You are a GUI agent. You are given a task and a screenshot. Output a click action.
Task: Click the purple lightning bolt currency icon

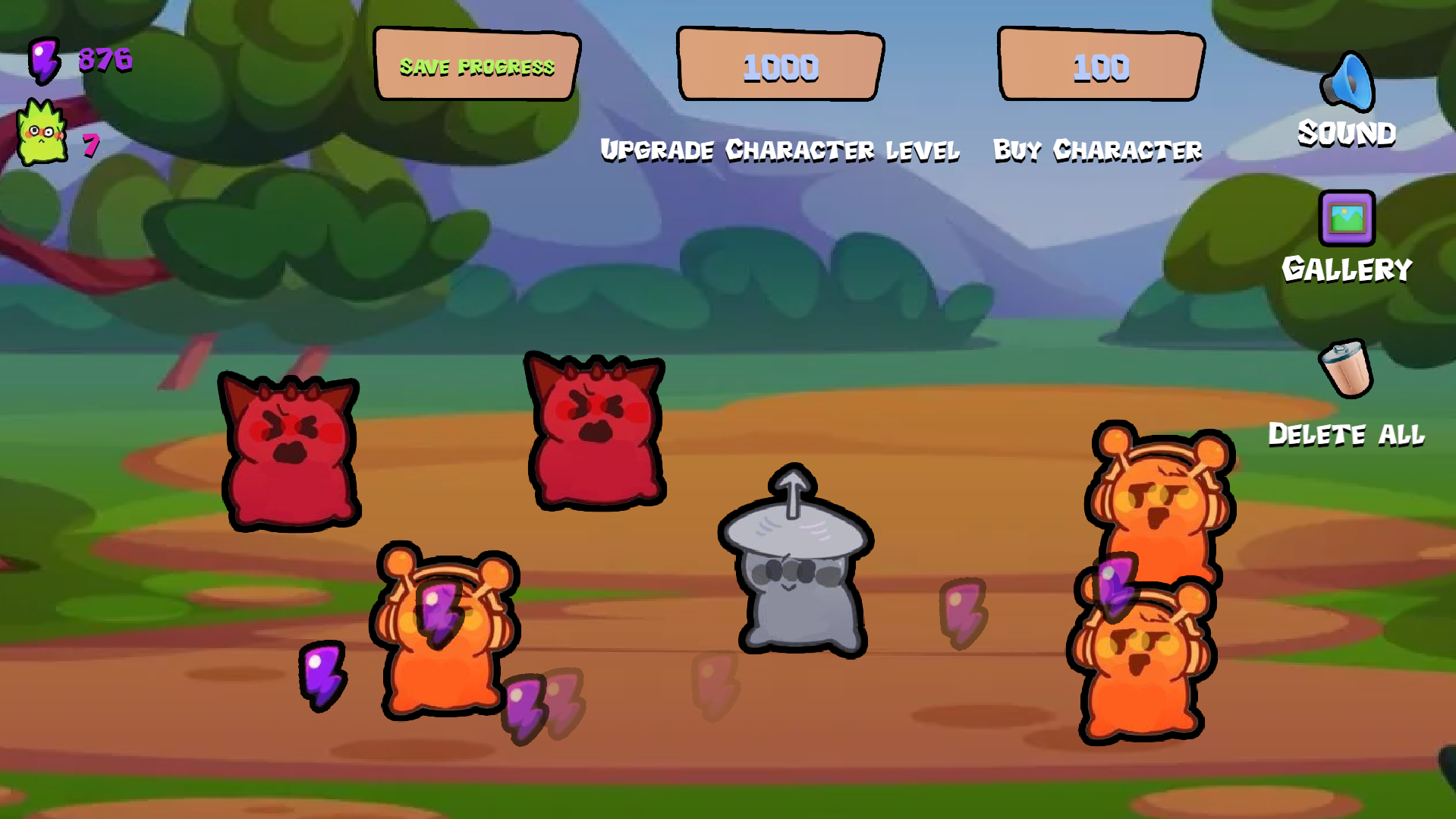pyautogui.click(x=43, y=61)
